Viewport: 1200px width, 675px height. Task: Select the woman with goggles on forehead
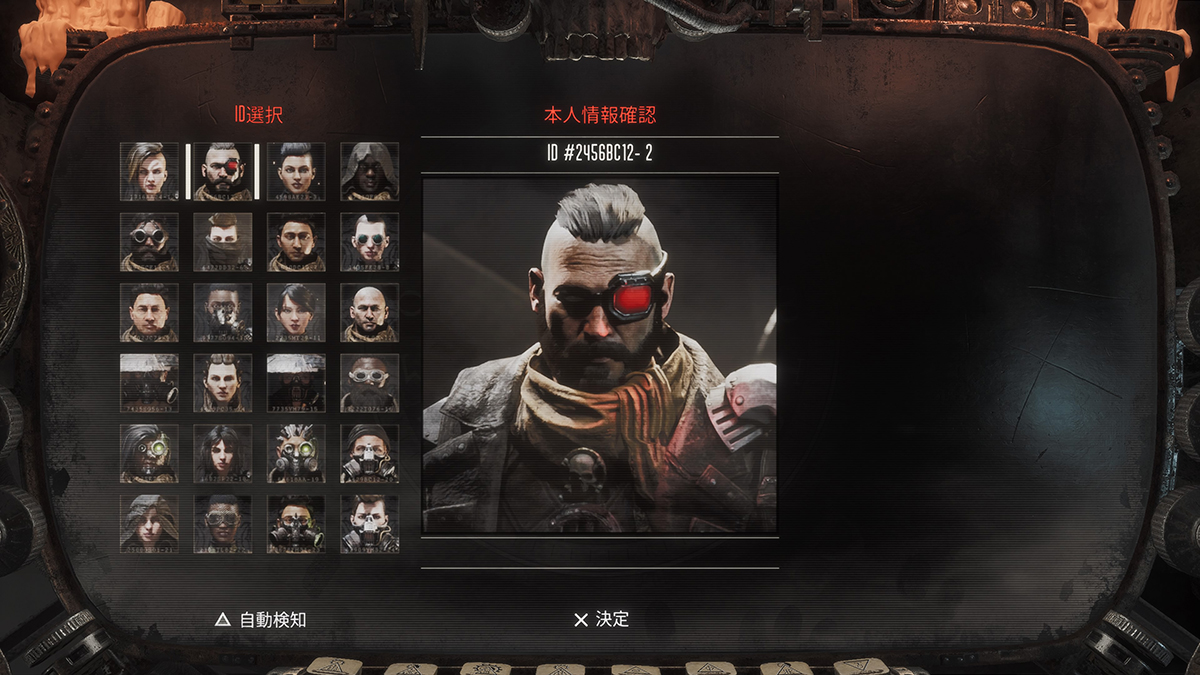223,383
